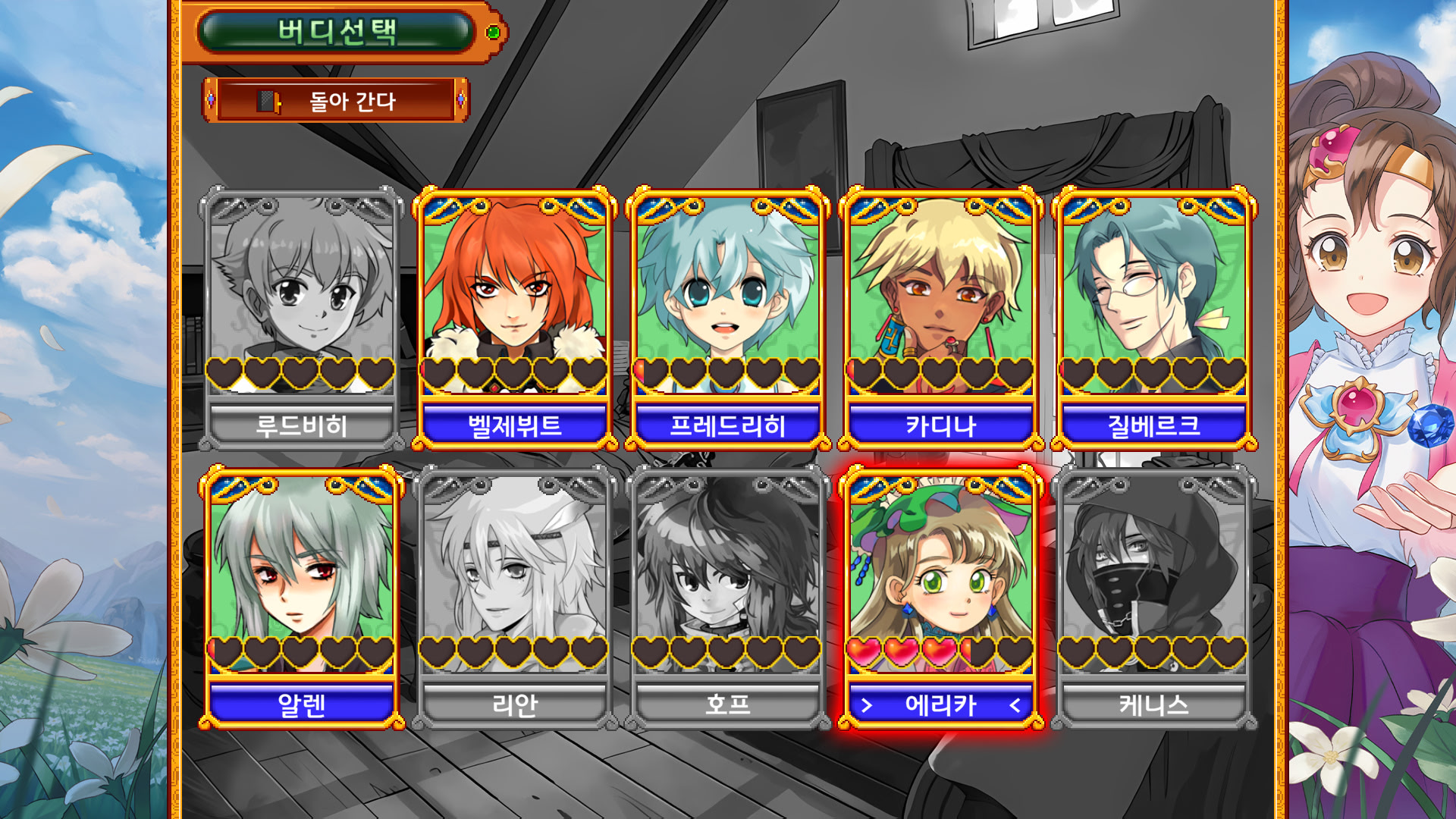This screenshot has width=1456, height=819.
Task: Confirm the highlighted 에리카 card
Action: (940, 598)
